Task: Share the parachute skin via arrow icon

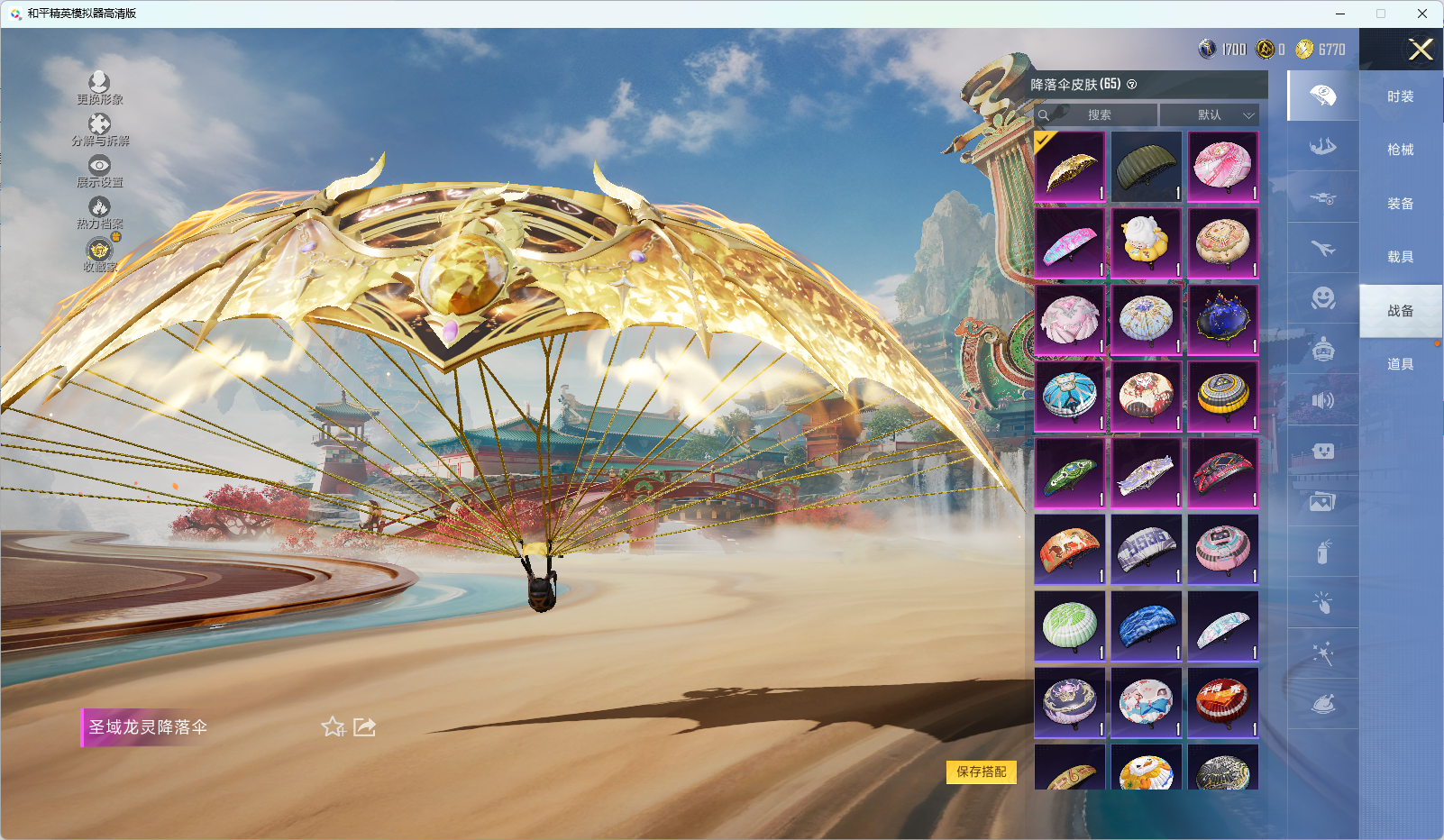Action: [364, 726]
